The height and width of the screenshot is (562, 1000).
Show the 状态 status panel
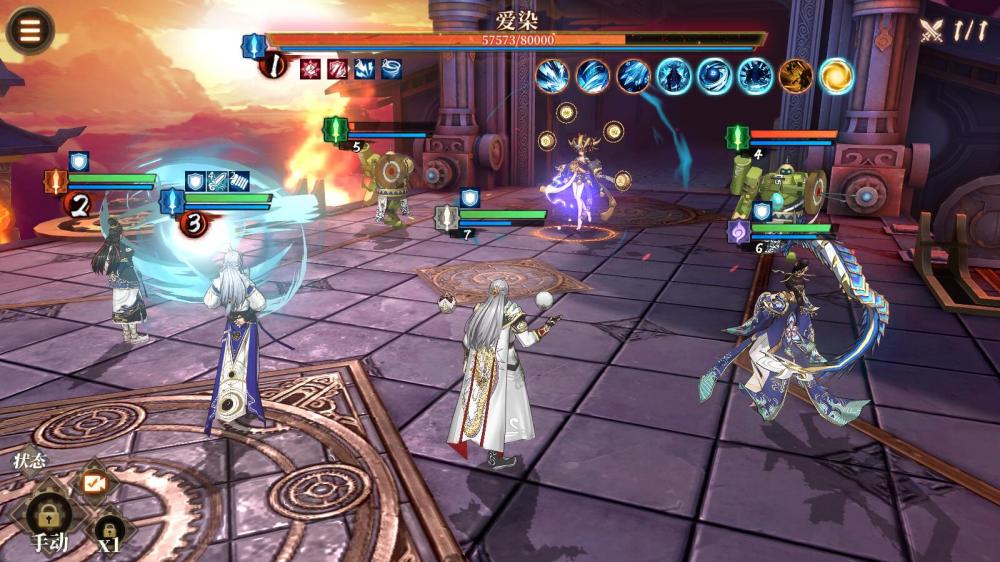29,462
